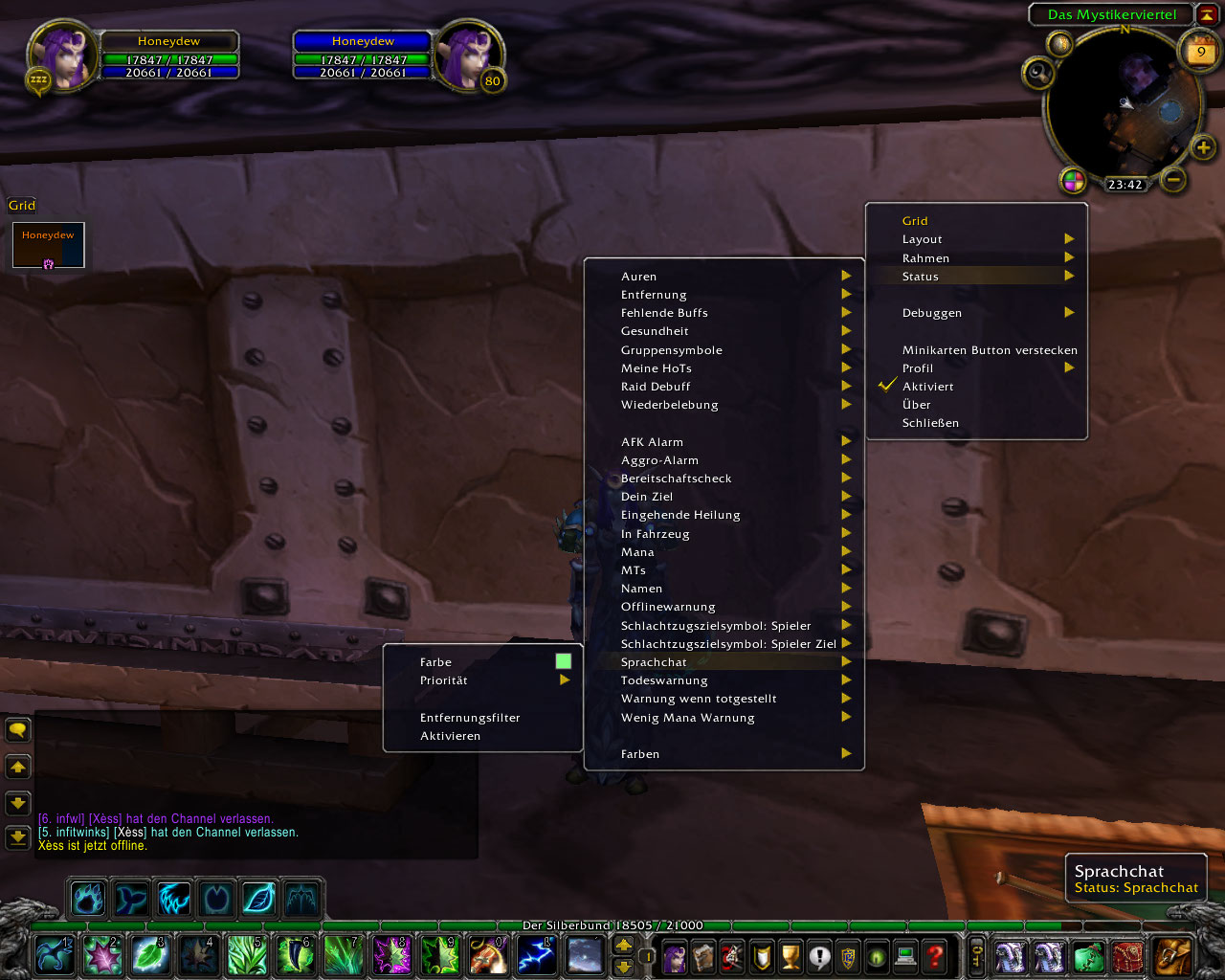1225x980 pixels.
Task: Open the chat speech bubble menu
Action: click(x=18, y=731)
